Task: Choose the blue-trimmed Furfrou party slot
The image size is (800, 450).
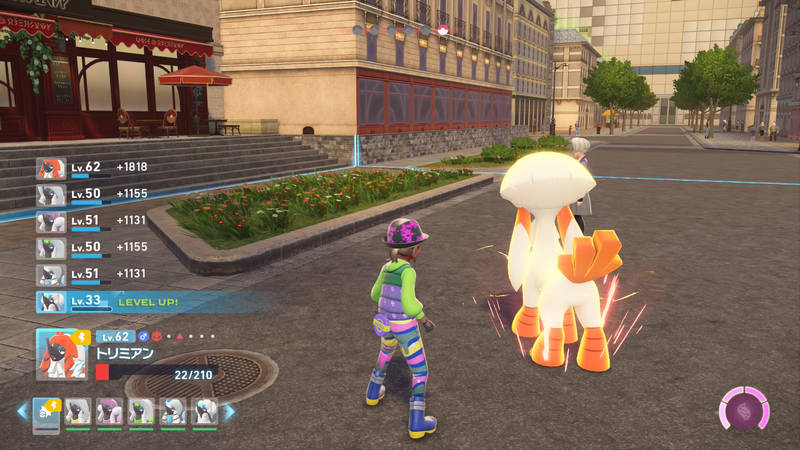Action: coord(172,411)
